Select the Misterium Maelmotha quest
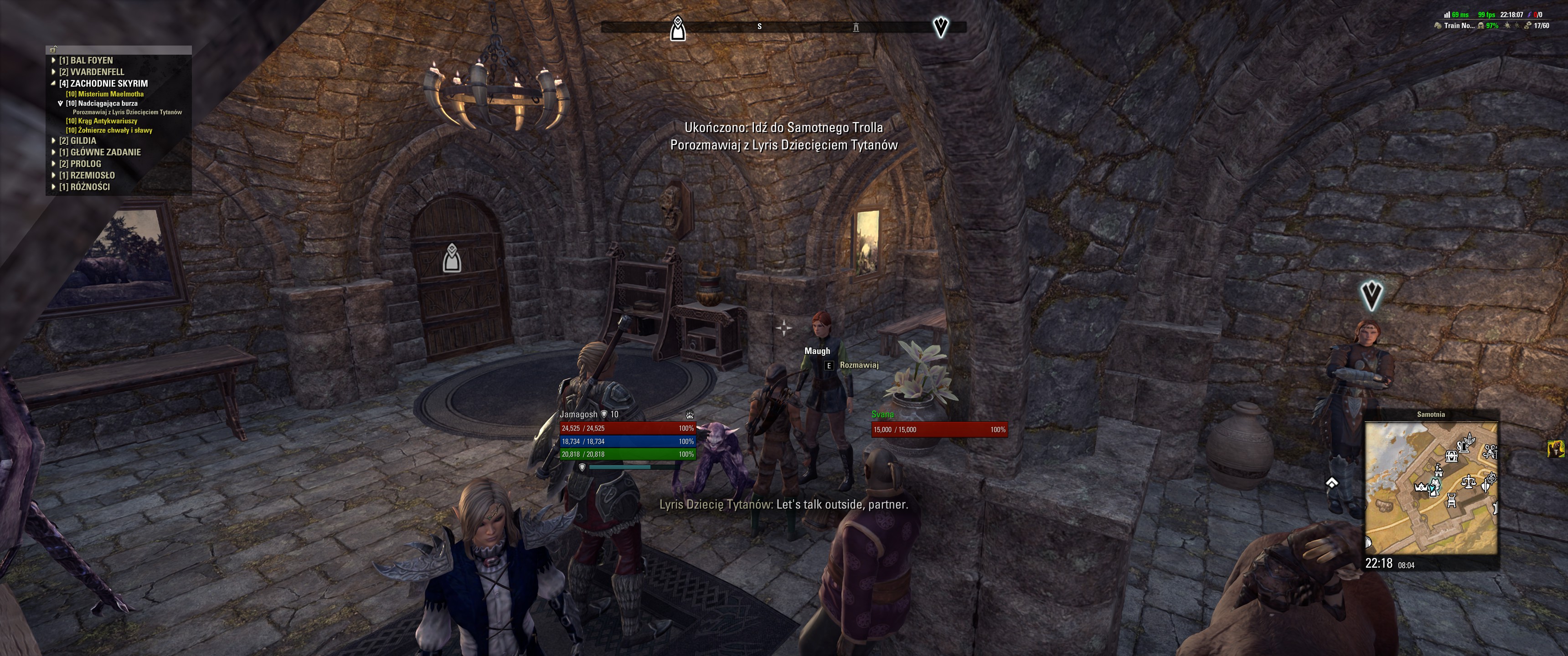The image size is (1568, 656). (105, 94)
